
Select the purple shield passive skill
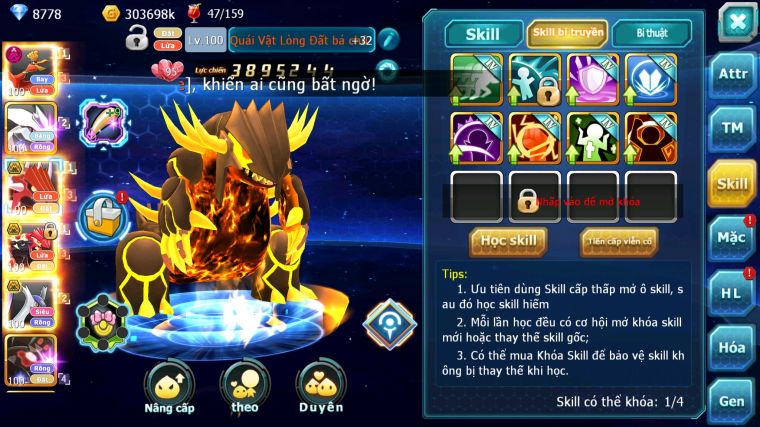click(x=593, y=79)
